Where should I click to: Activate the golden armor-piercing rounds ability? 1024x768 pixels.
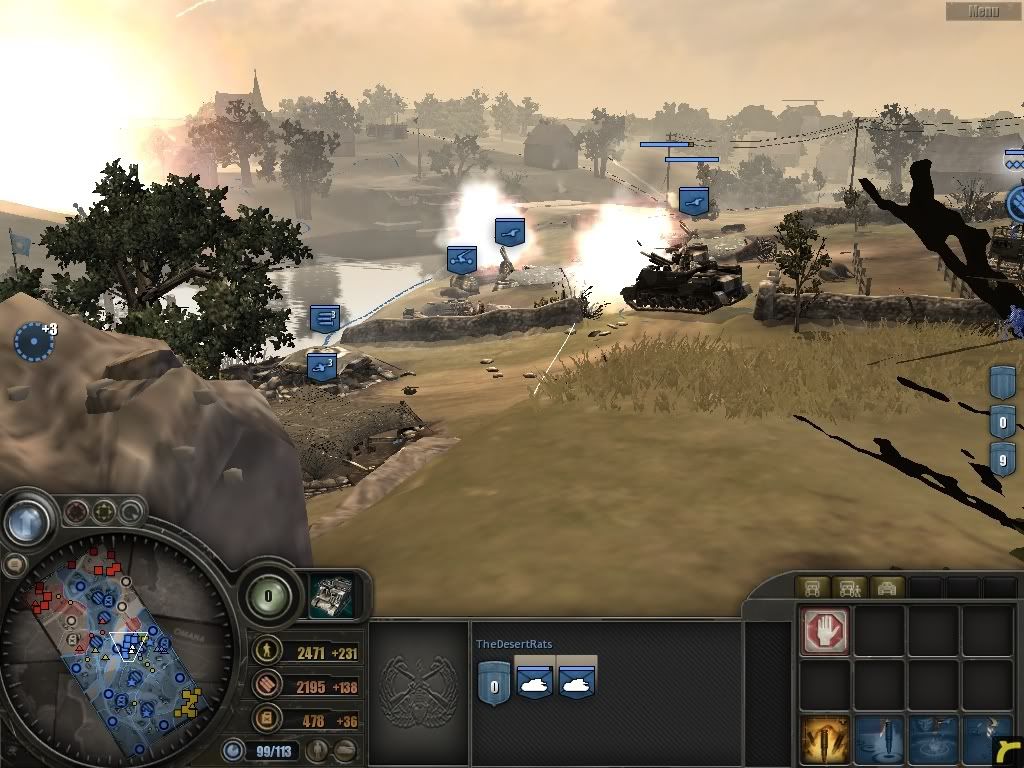click(825, 738)
